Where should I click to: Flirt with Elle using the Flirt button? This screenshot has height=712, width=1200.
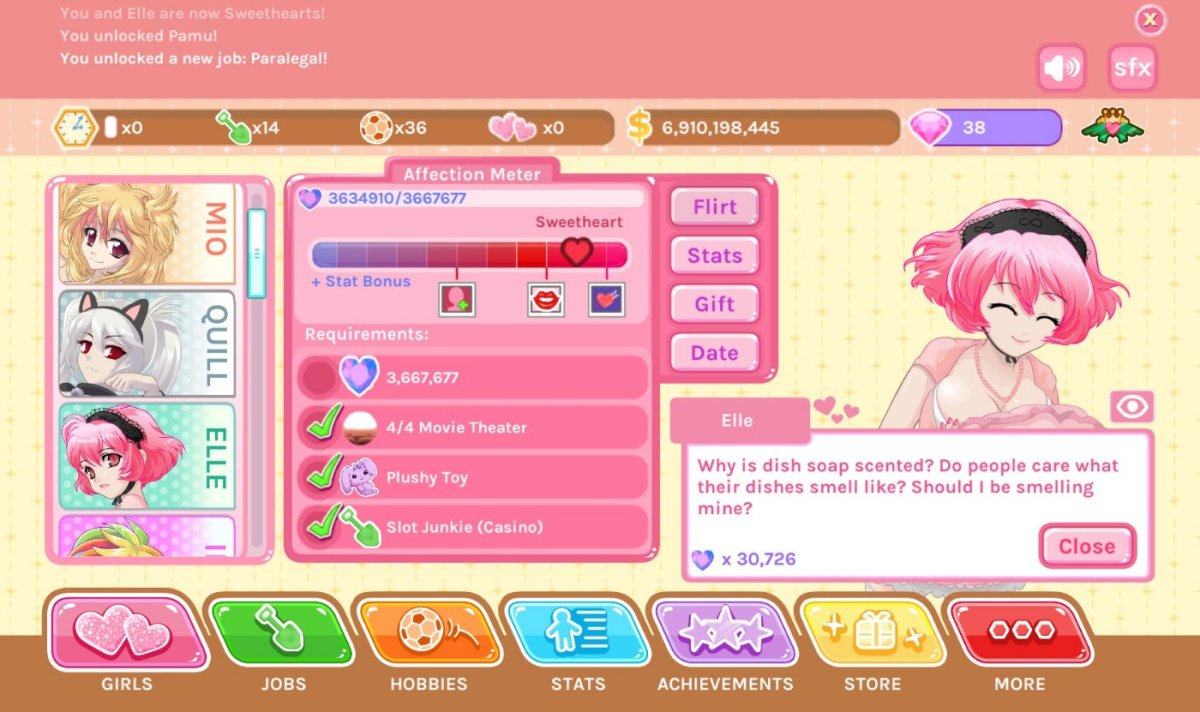click(714, 207)
